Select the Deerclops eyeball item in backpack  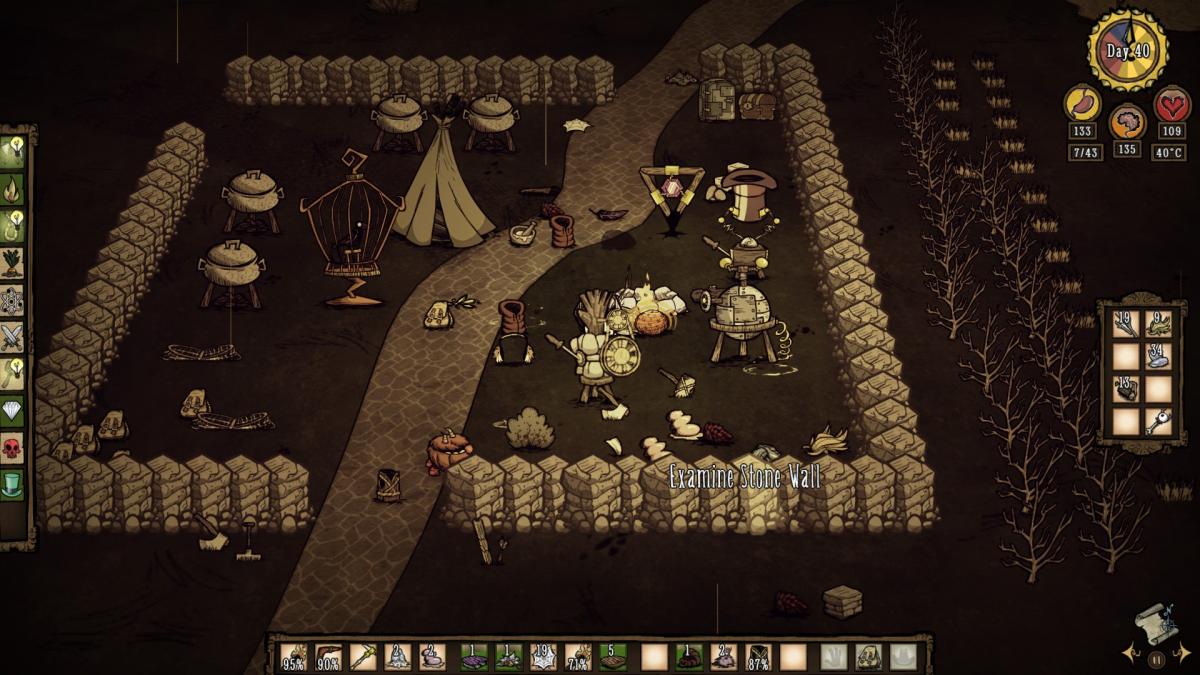click(1159, 420)
